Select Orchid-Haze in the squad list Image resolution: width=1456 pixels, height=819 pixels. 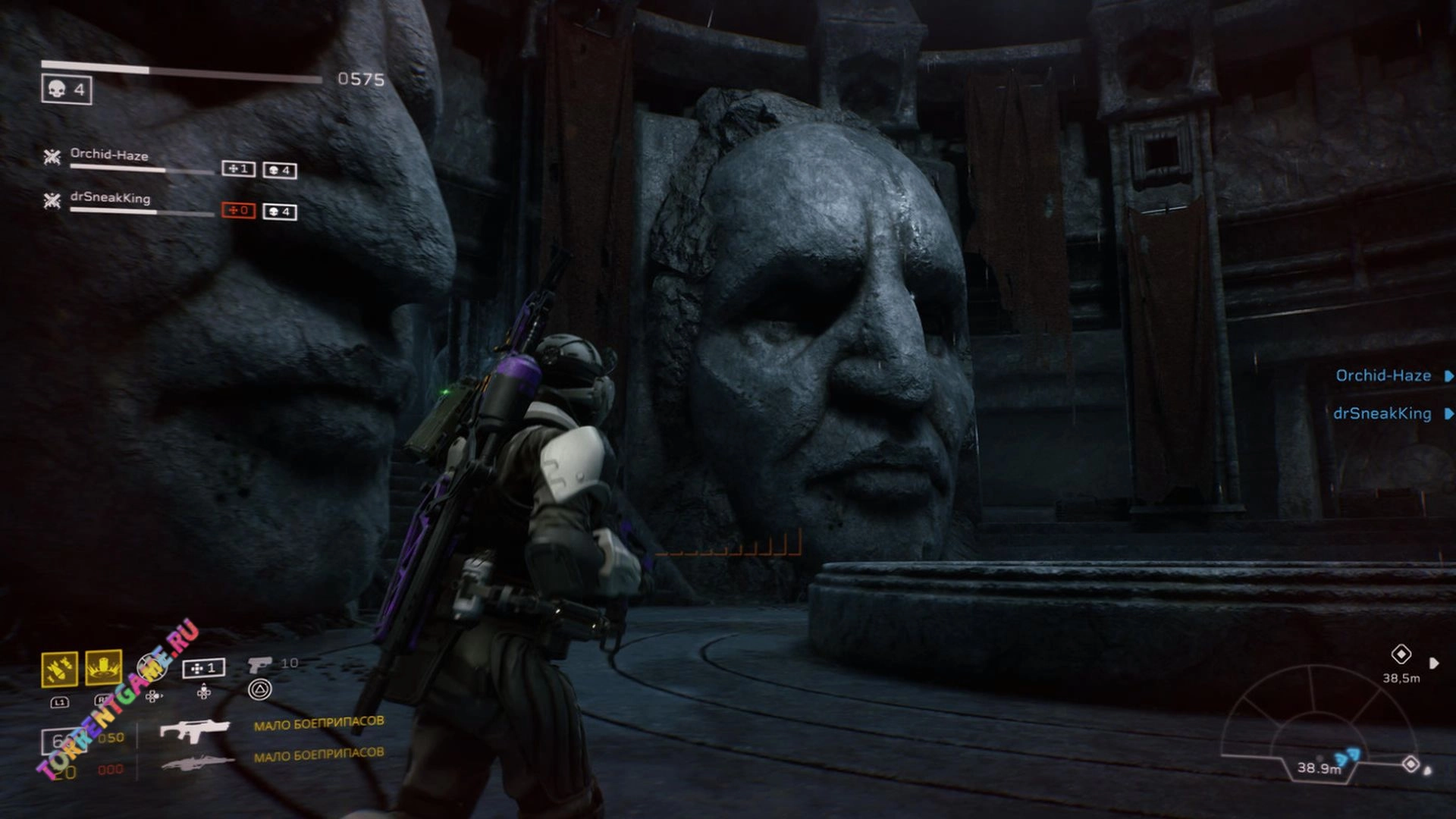109,155
